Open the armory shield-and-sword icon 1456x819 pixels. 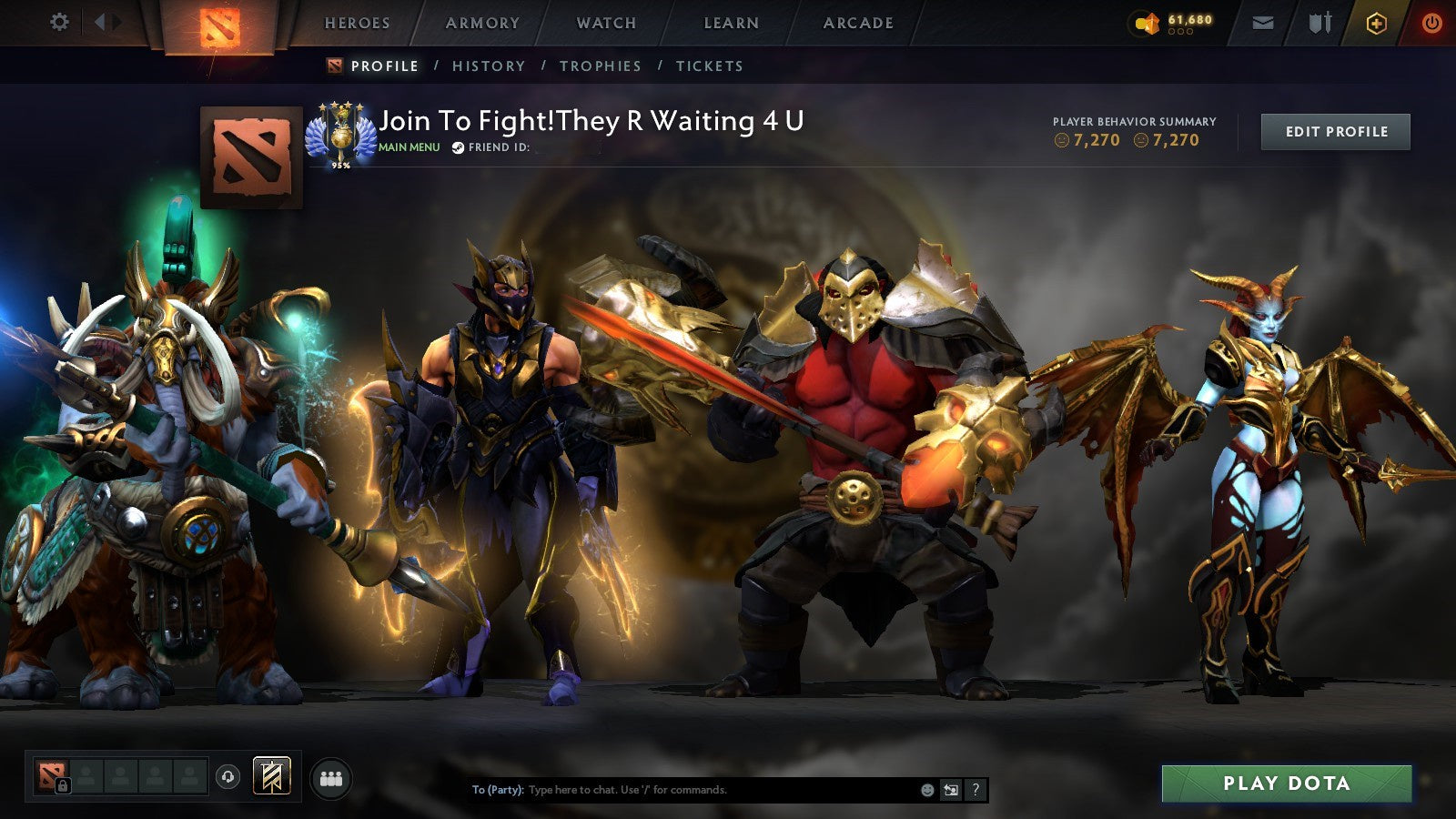(x=1319, y=23)
